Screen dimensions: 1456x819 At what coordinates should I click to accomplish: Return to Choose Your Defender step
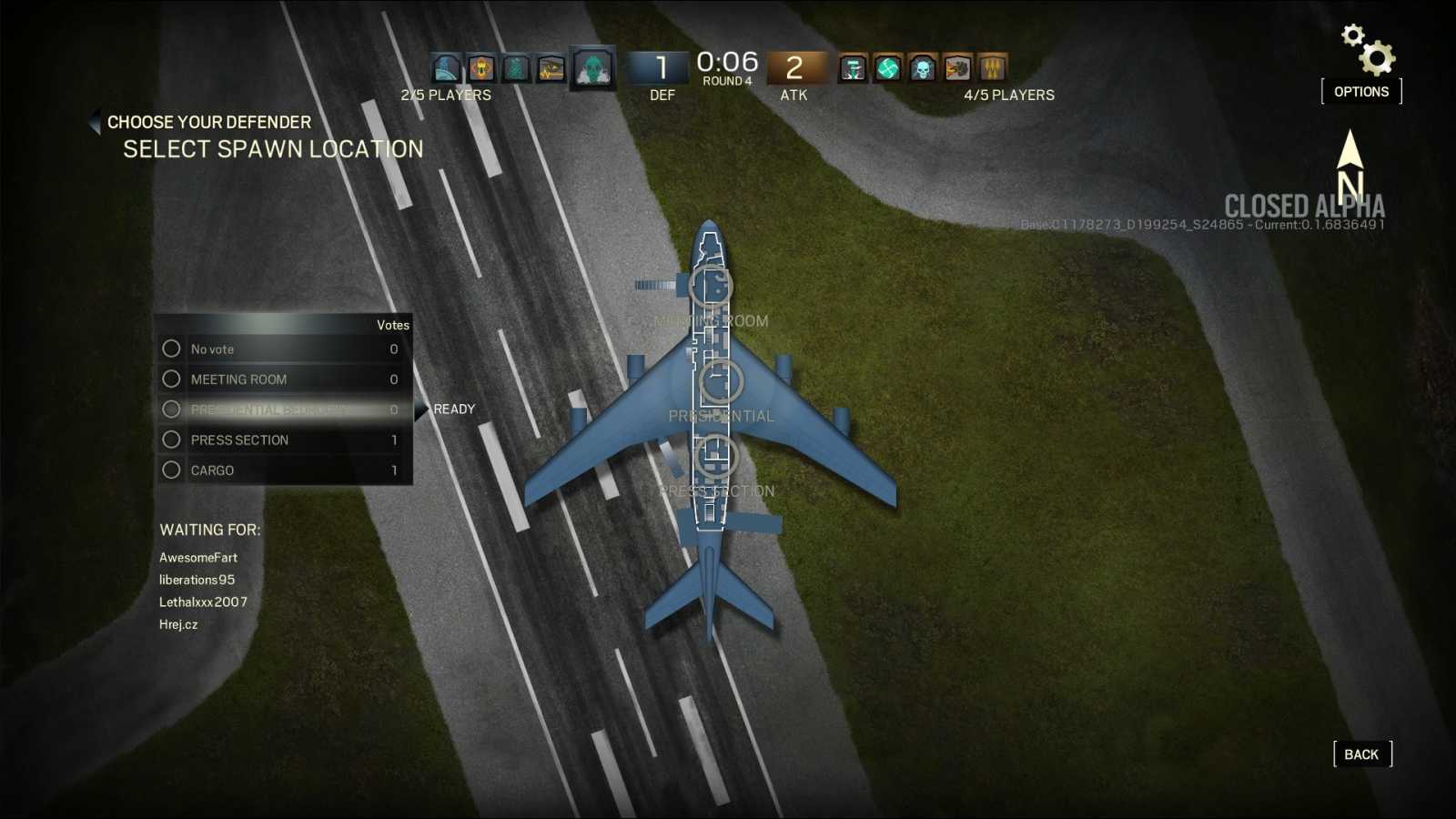(x=207, y=122)
